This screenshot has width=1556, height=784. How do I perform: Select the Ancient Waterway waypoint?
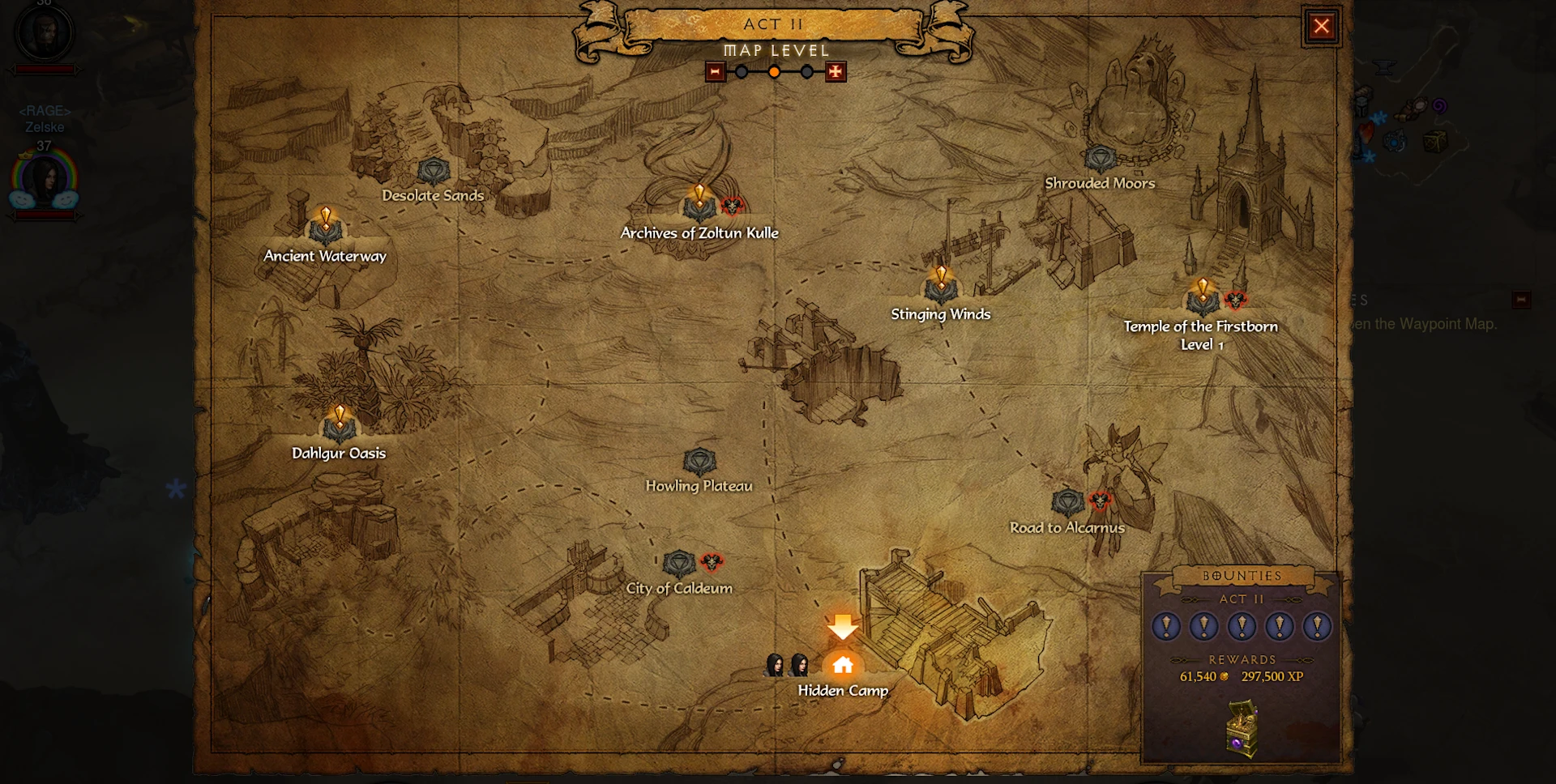(325, 230)
